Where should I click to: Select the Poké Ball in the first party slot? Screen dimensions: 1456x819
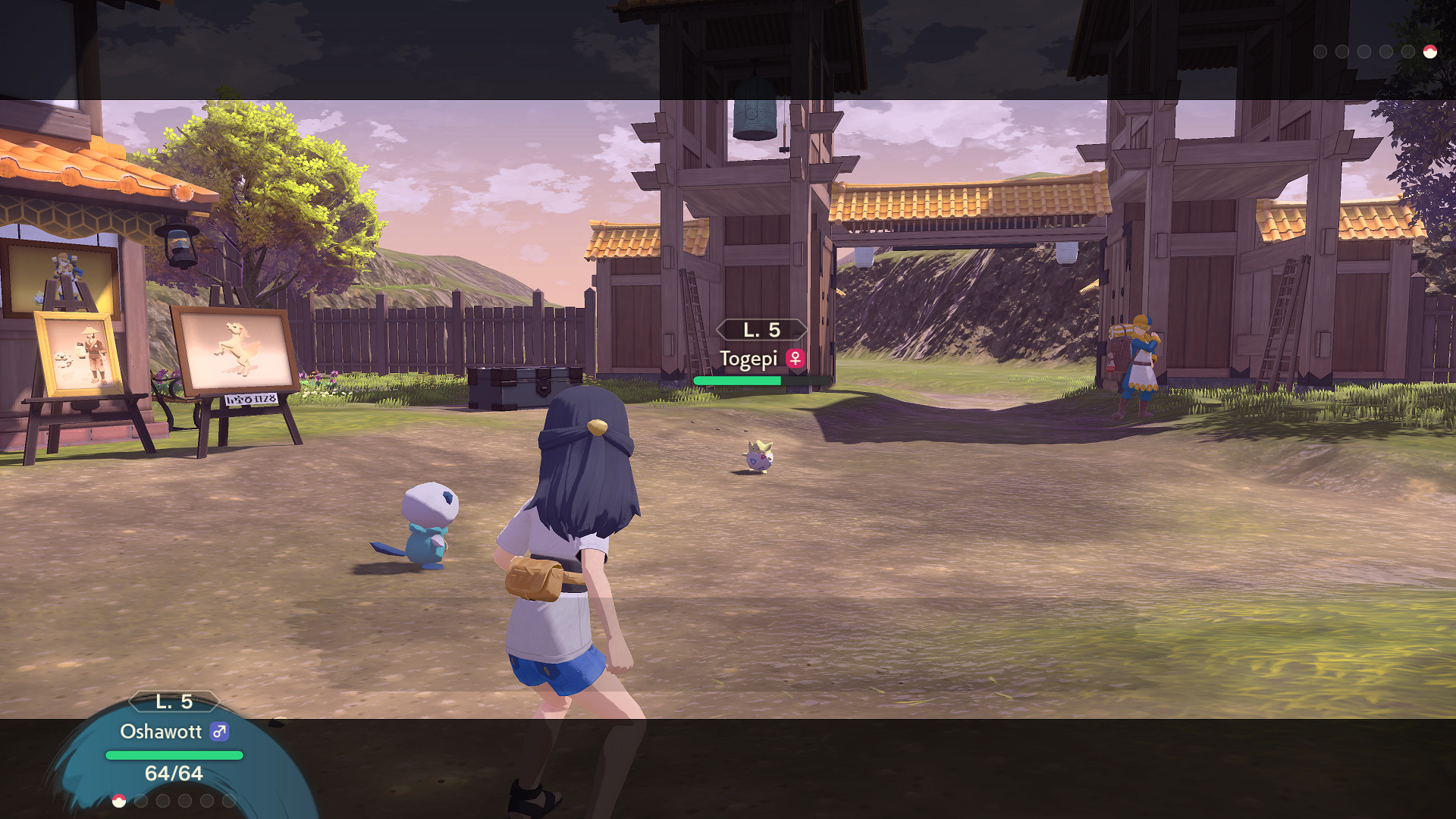(119, 801)
